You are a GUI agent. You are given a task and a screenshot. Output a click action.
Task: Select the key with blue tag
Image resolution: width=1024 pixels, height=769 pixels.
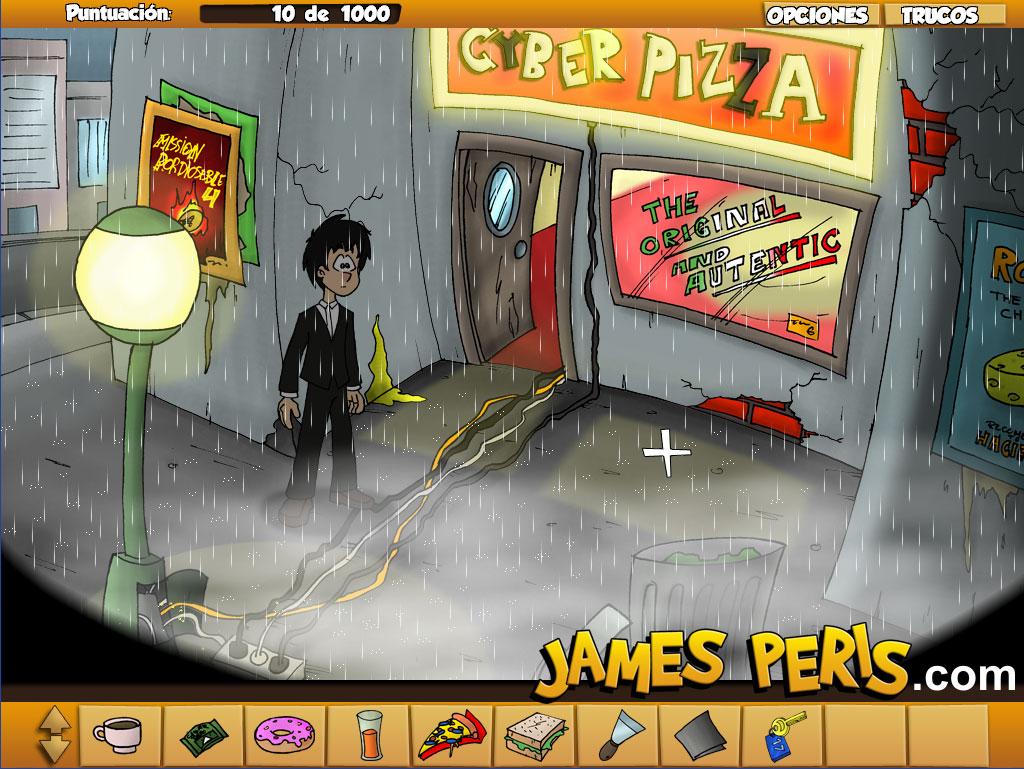pyautogui.click(x=780, y=737)
